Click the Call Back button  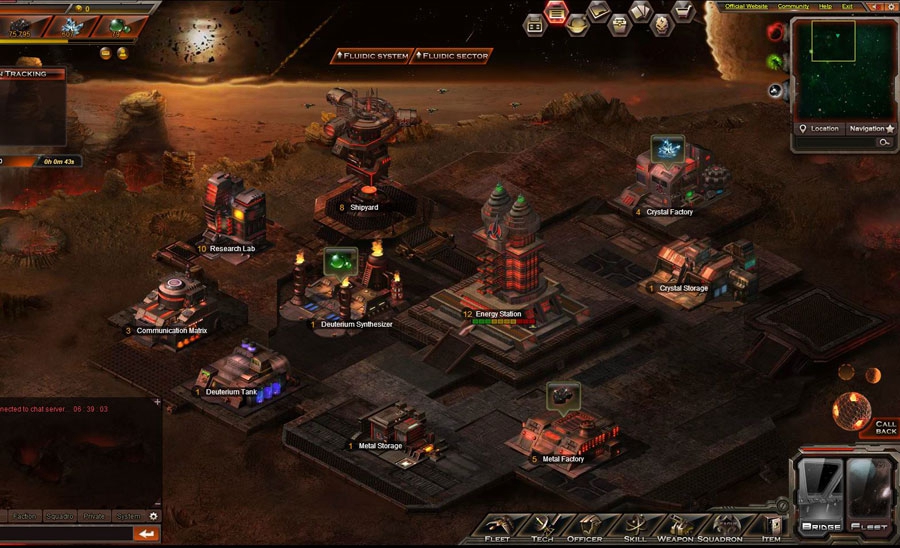click(x=885, y=427)
